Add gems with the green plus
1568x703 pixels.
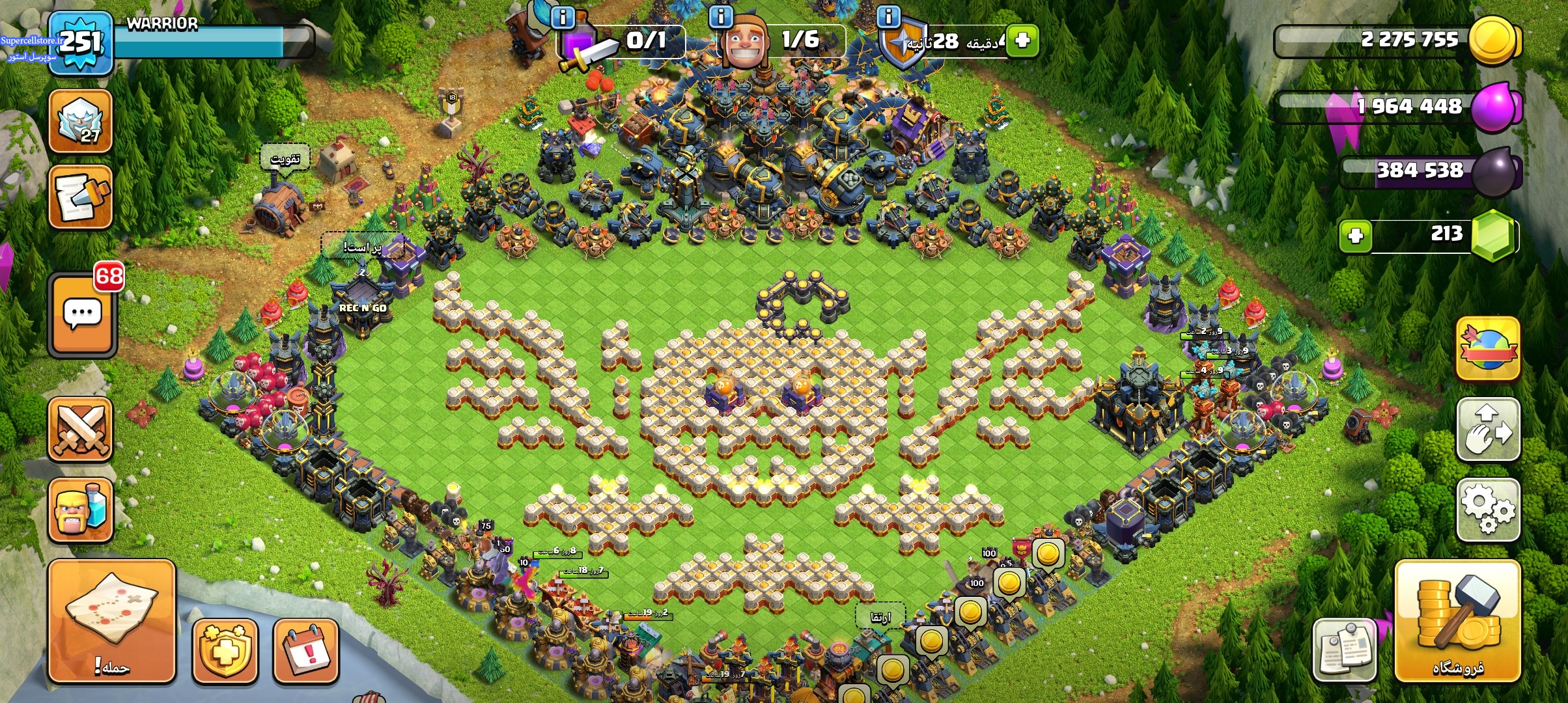click(x=1356, y=236)
